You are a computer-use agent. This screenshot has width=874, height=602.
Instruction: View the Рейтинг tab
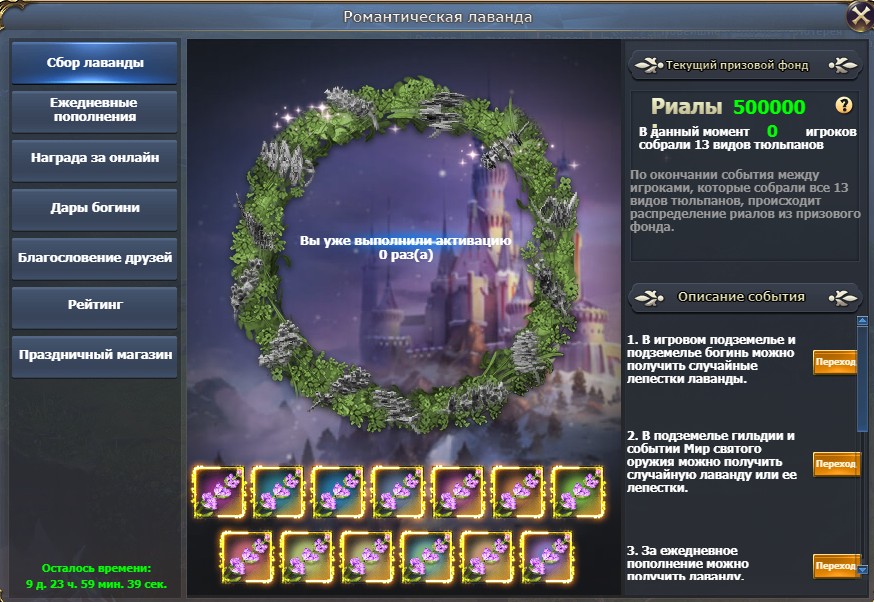coord(95,306)
